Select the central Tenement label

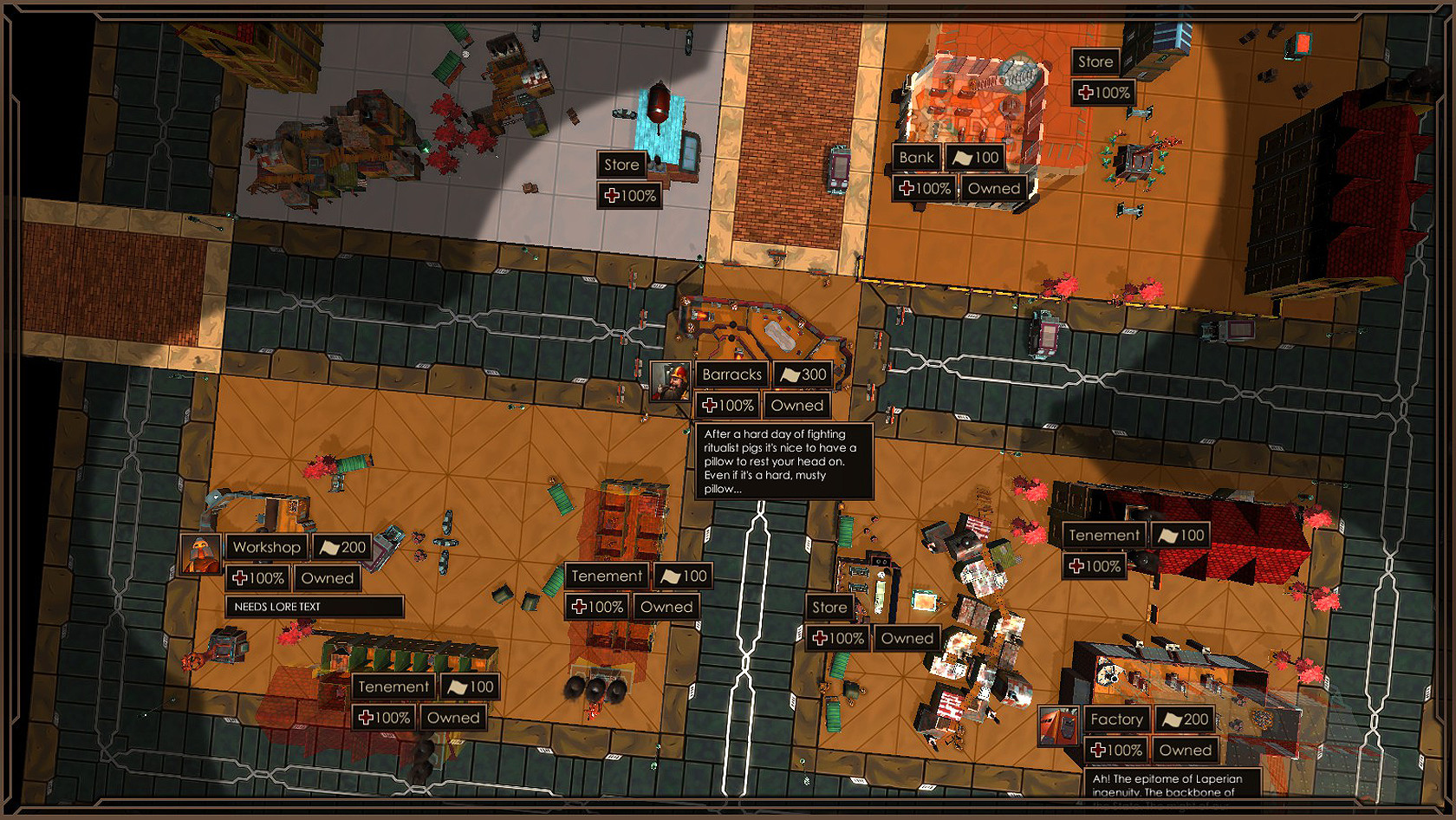coord(606,576)
